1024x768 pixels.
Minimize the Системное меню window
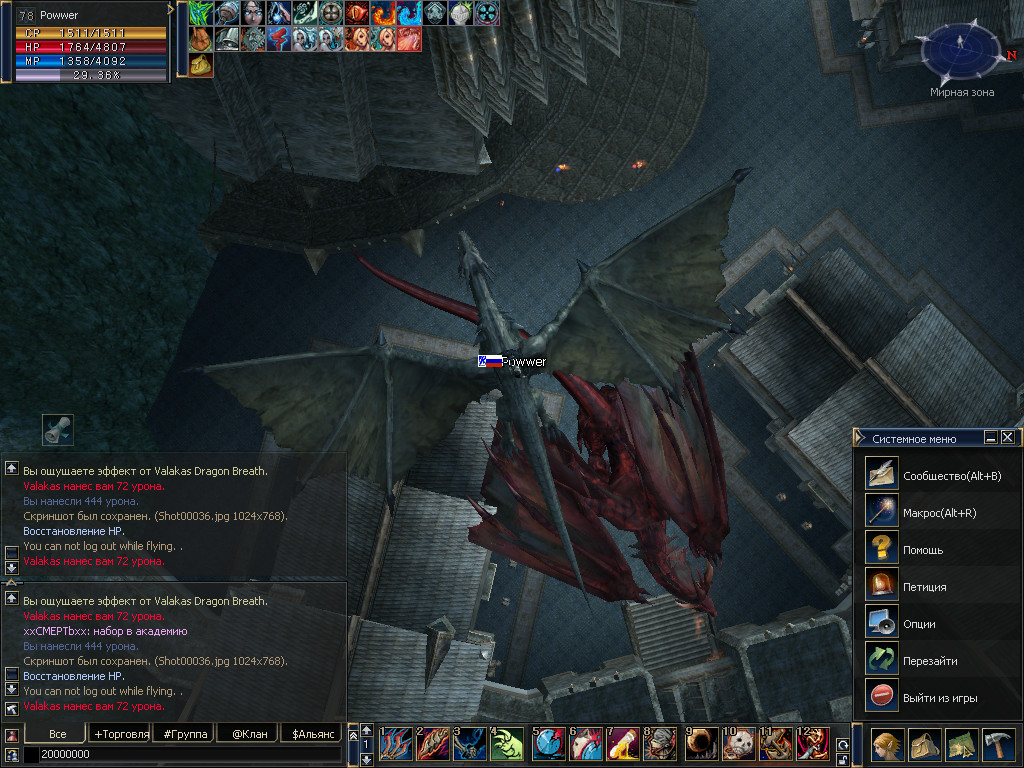coord(990,437)
